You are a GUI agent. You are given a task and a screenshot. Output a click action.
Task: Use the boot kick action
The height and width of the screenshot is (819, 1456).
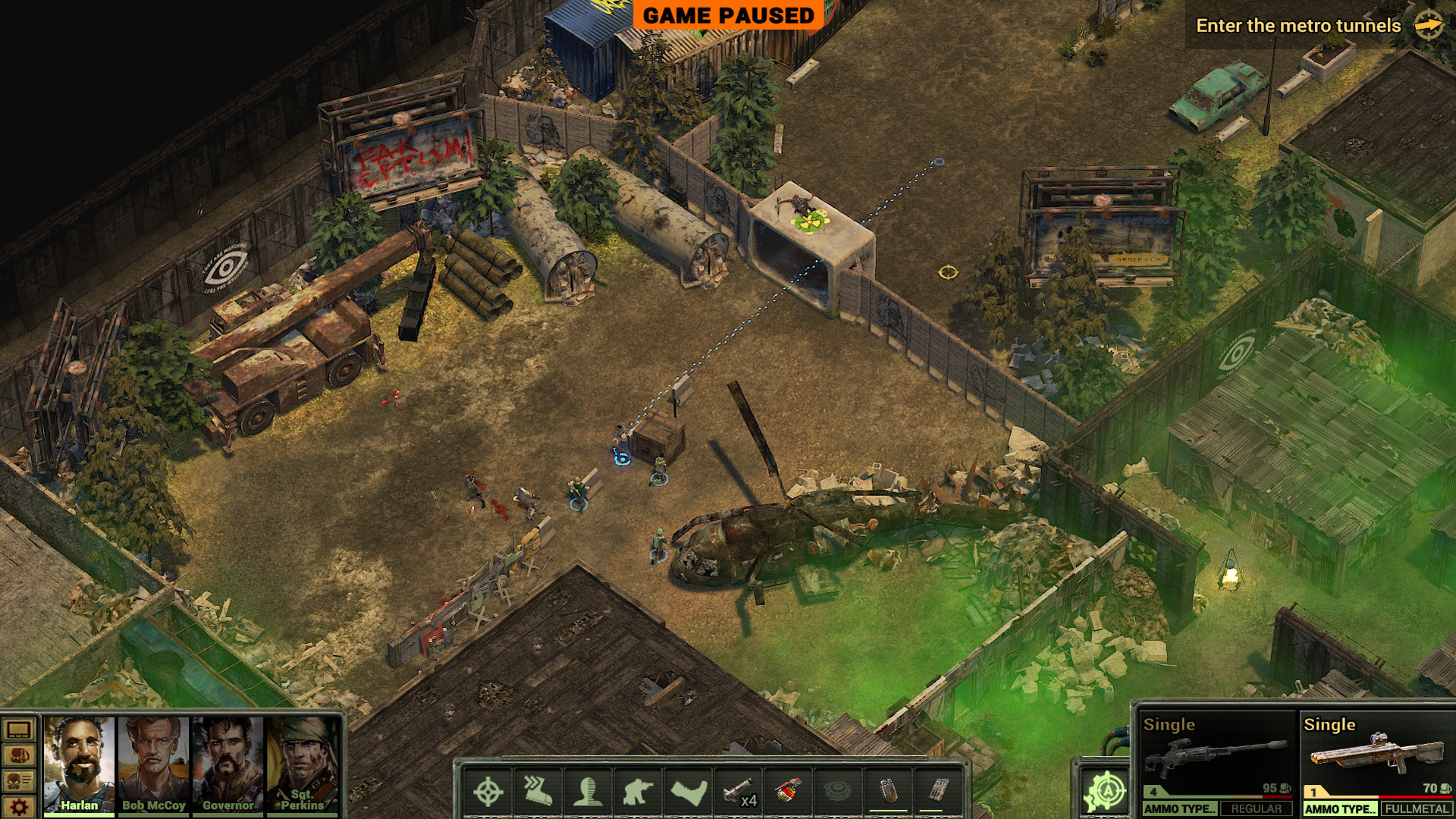click(x=689, y=792)
